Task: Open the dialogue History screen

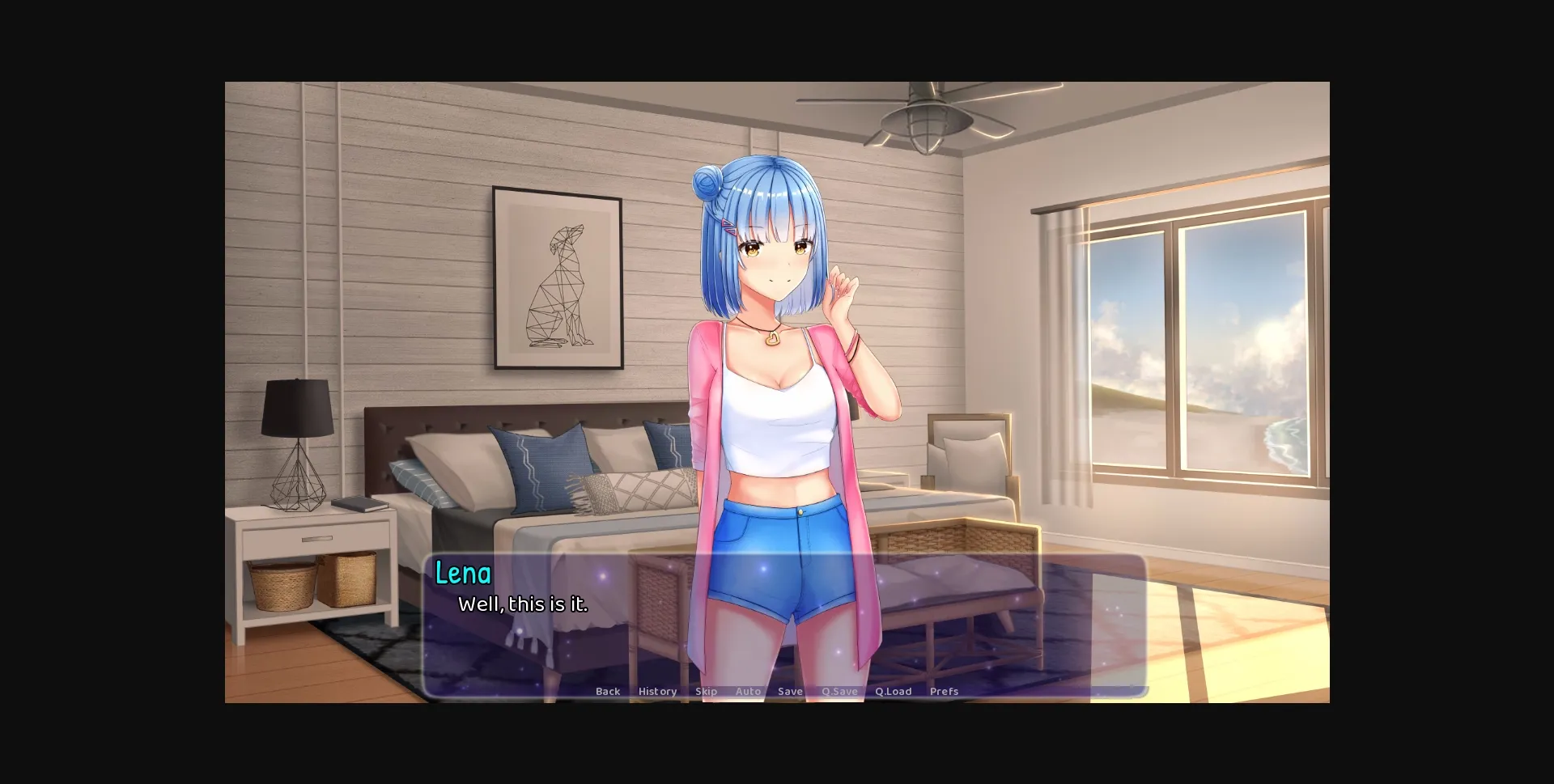Action: 657,691
